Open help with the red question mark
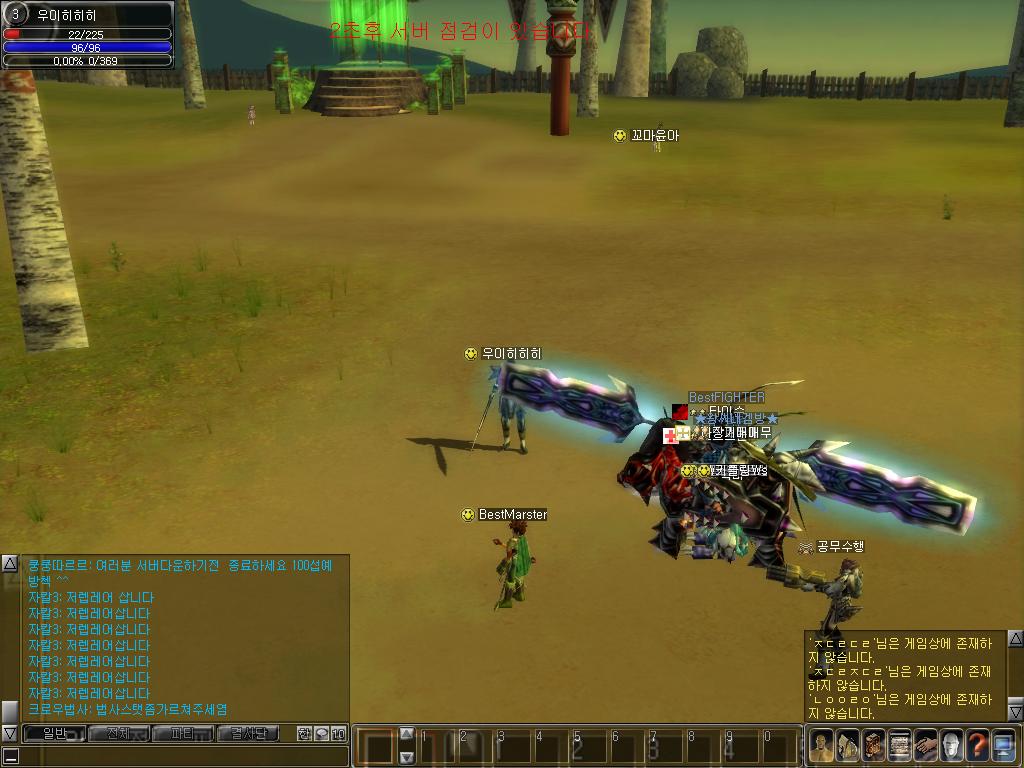The width and height of the screenshot is (1024, 768). click(978, 746)
